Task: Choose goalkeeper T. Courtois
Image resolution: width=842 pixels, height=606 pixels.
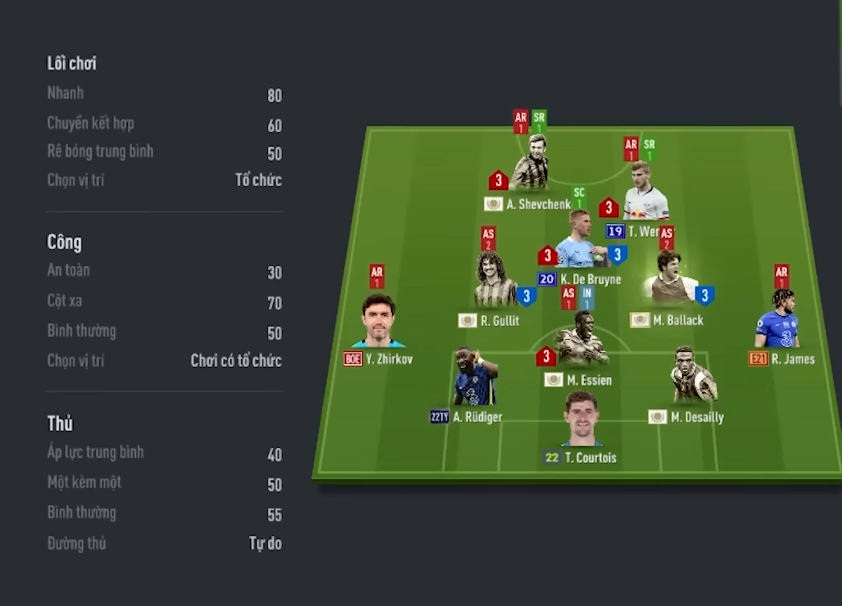Action: 581,421
